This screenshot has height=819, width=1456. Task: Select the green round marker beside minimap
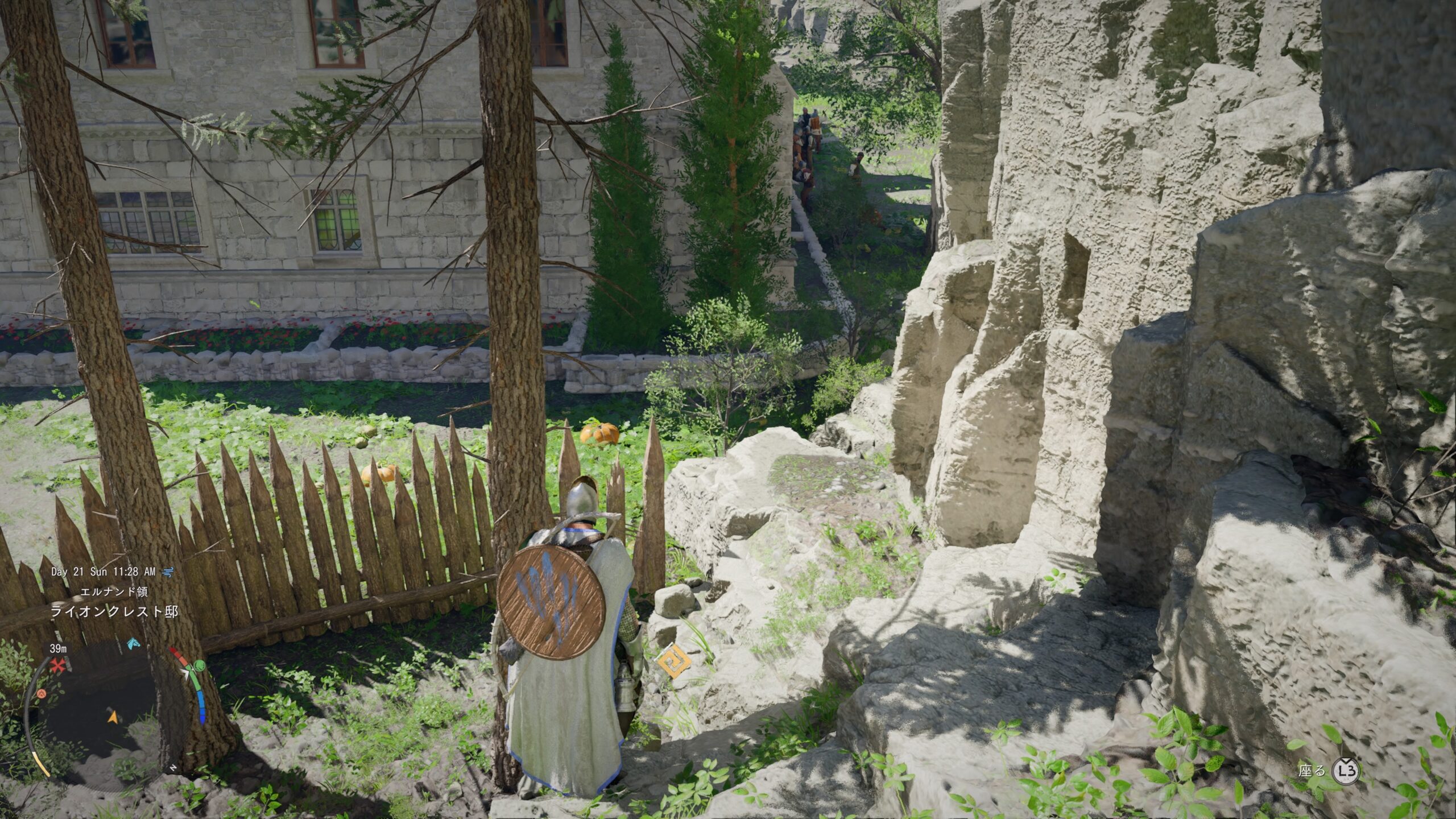(198, 665)
